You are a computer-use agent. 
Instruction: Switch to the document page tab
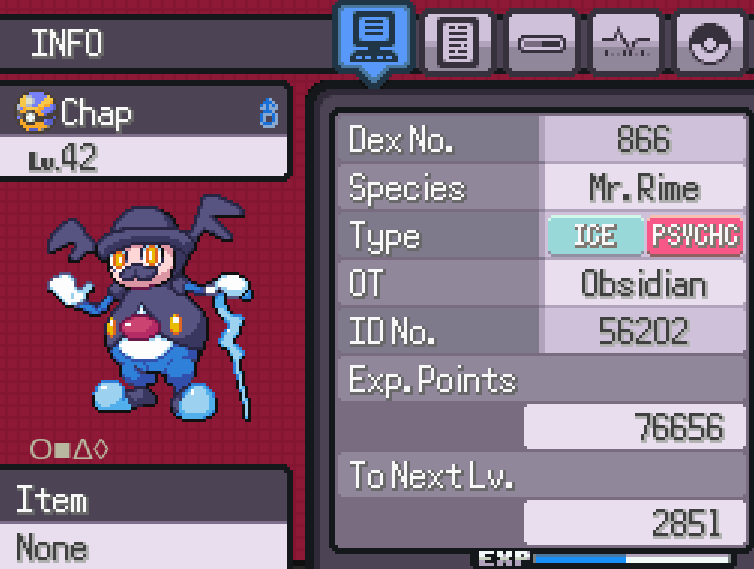[457, 43]
